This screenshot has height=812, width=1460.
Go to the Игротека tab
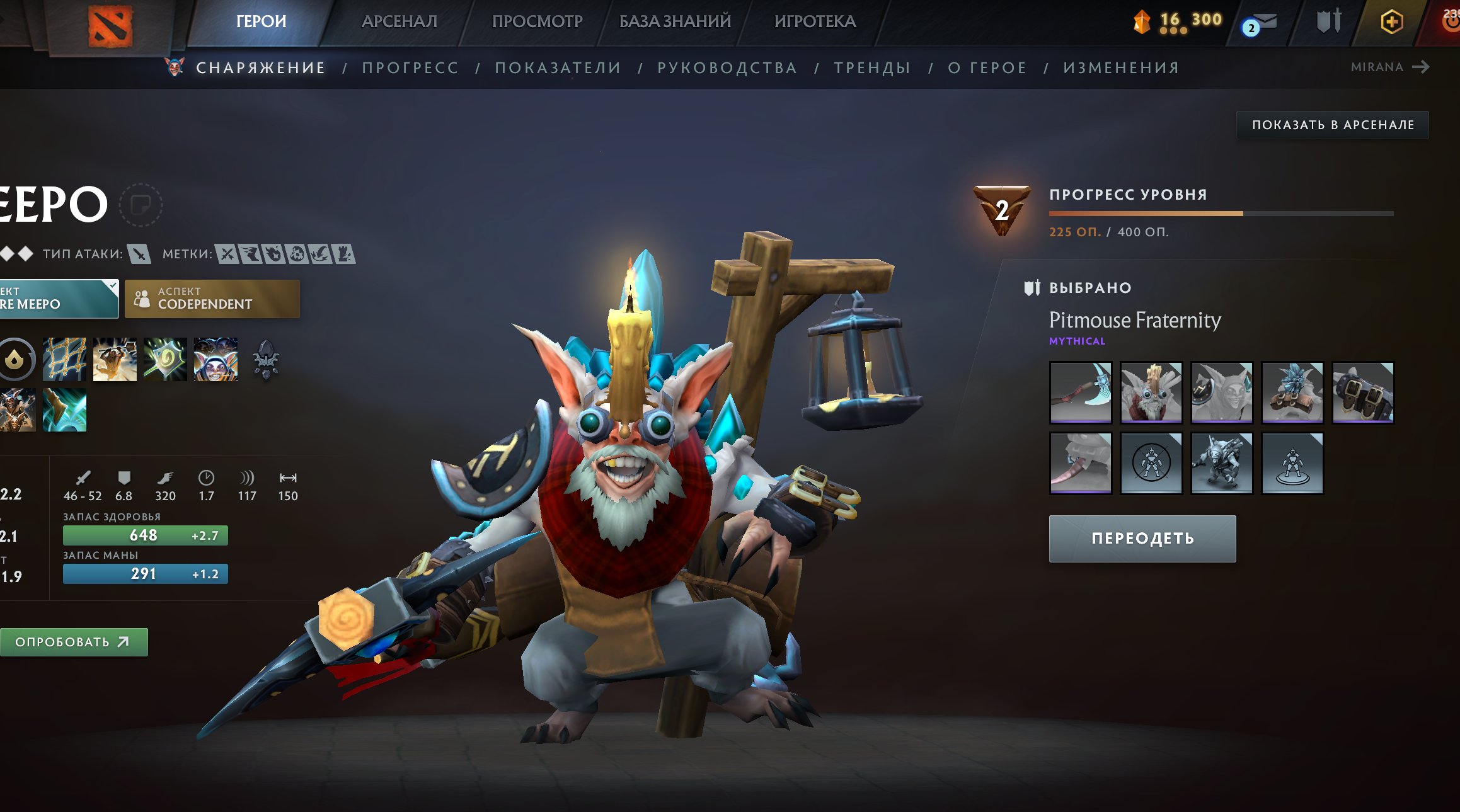click(x=815, y=21)
